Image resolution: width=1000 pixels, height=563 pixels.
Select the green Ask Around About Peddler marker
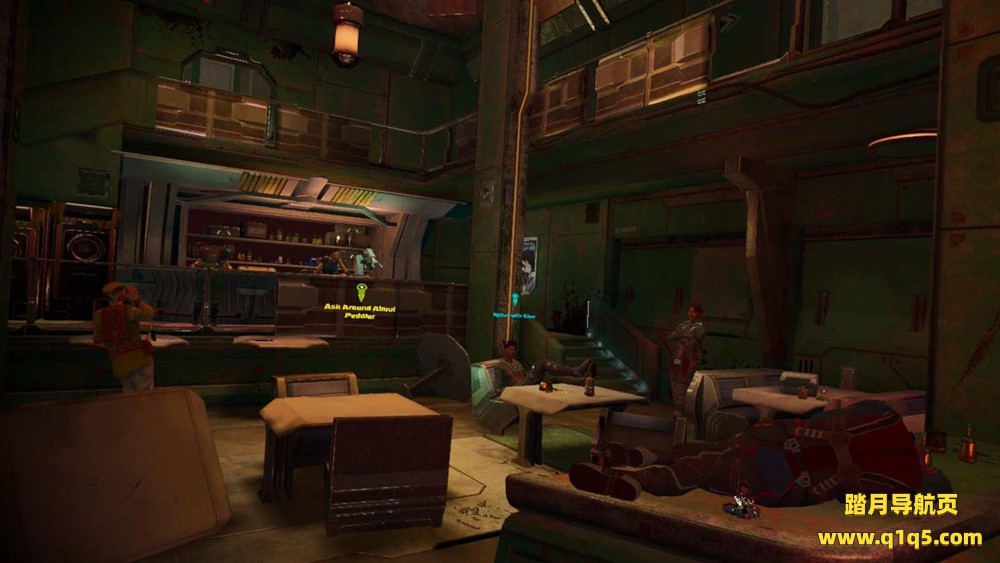pos(362,292)
